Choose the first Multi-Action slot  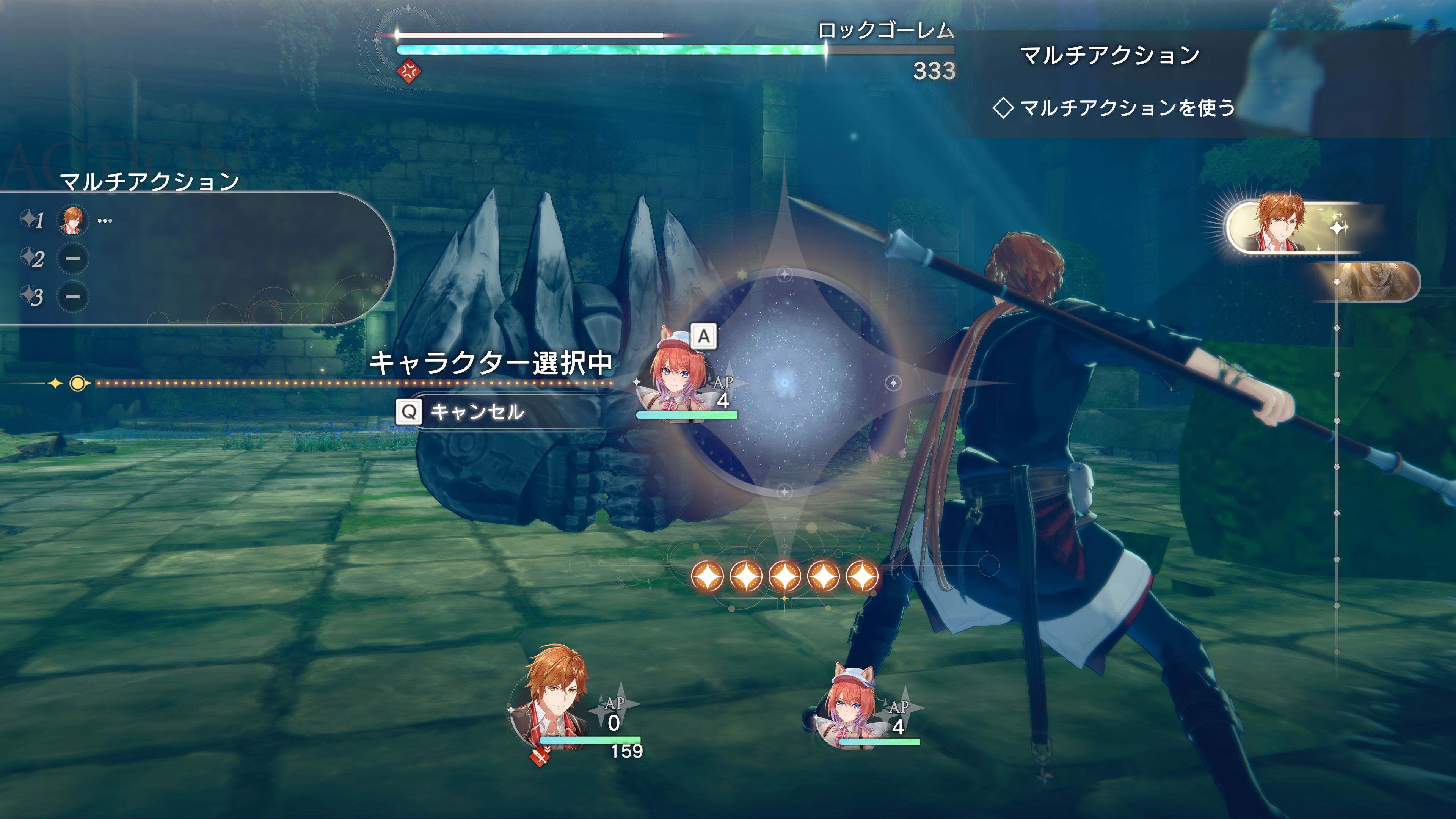(x=72, y=219)
